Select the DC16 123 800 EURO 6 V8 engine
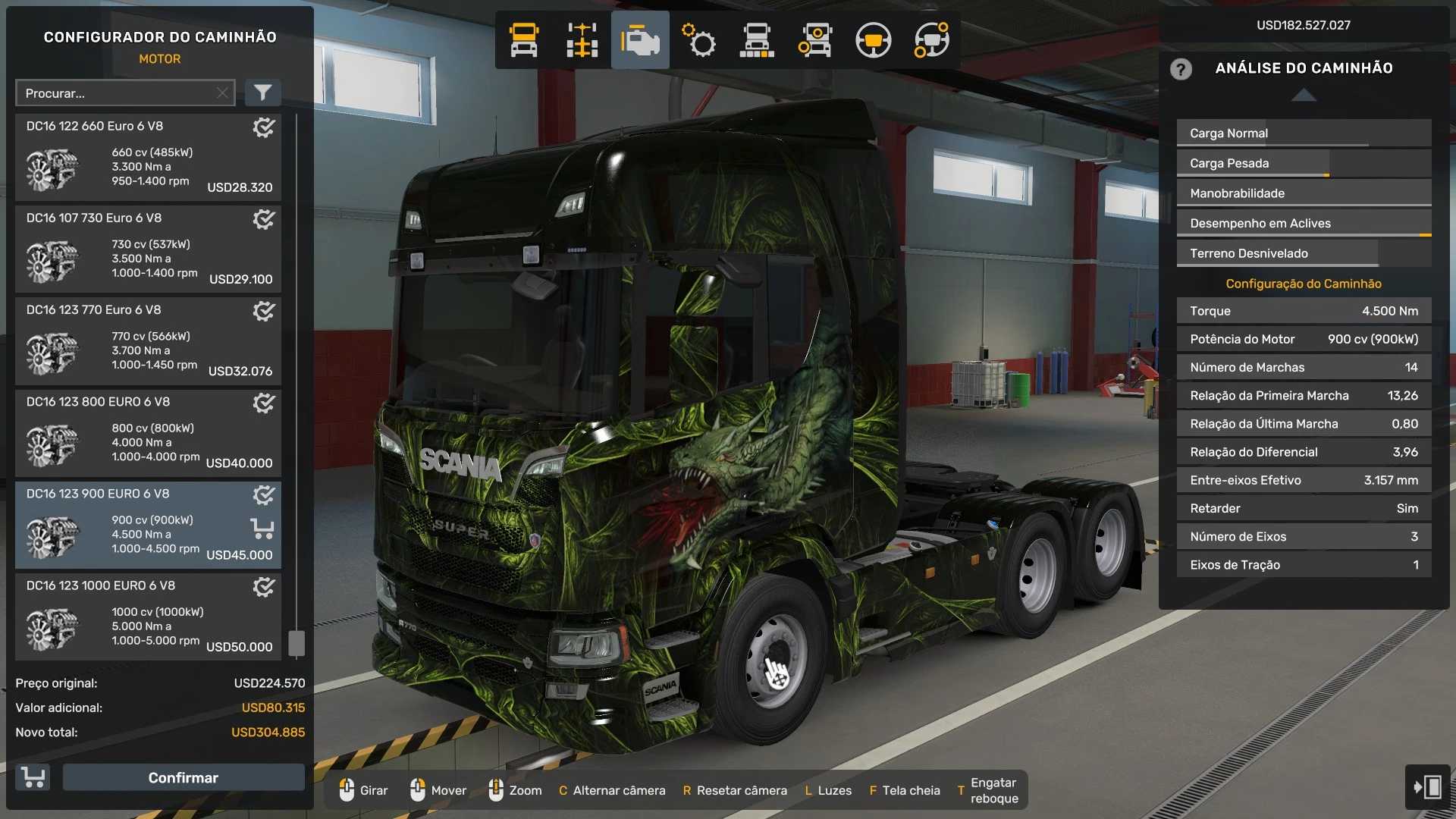This screenshot has height=819, width=1456. point(148,433)
